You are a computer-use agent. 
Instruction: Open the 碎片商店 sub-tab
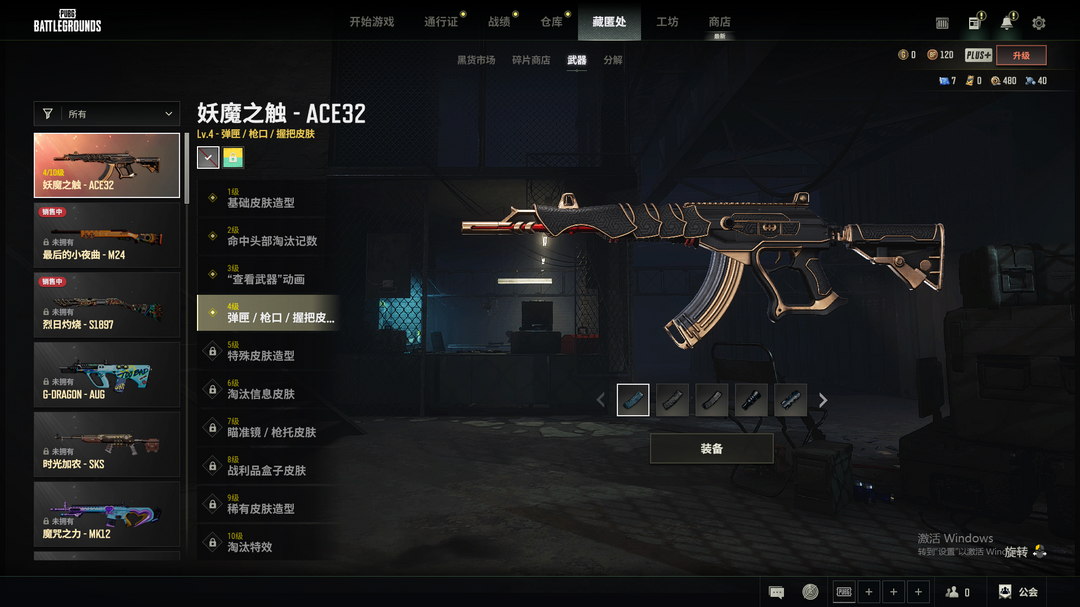pyautogui.click(x=531, y=60)
